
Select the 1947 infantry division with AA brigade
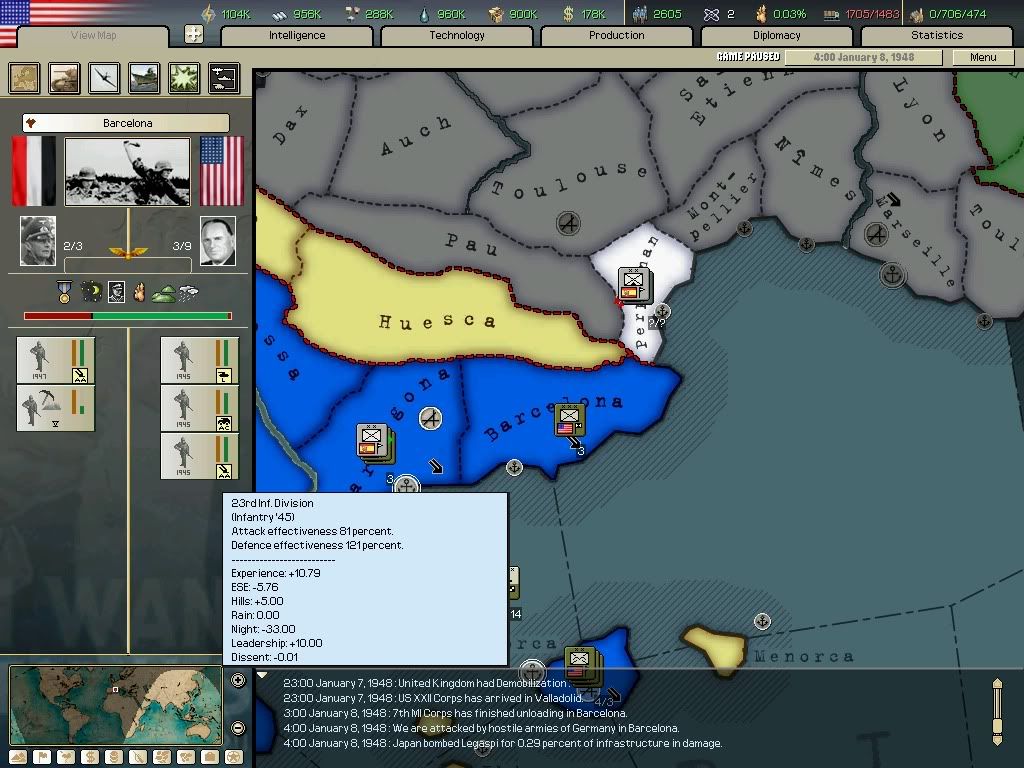pos(56,360)
